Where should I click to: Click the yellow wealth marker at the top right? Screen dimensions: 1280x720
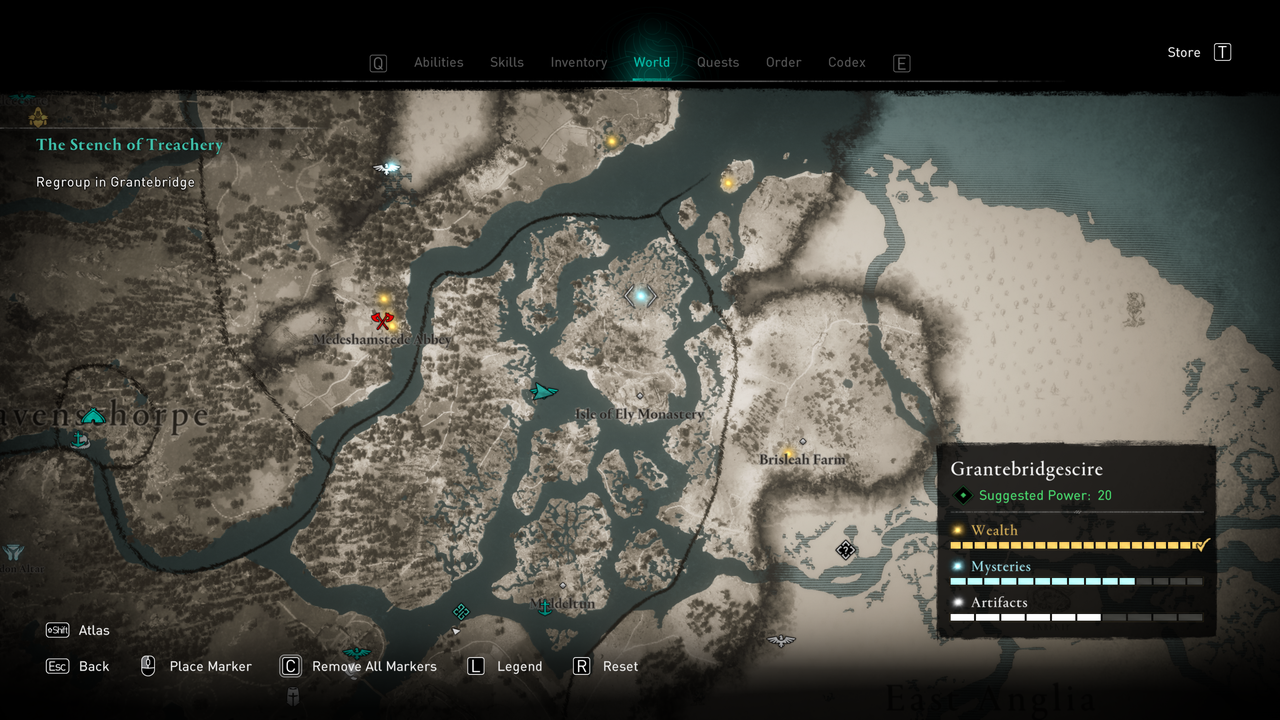pos(727,182)
